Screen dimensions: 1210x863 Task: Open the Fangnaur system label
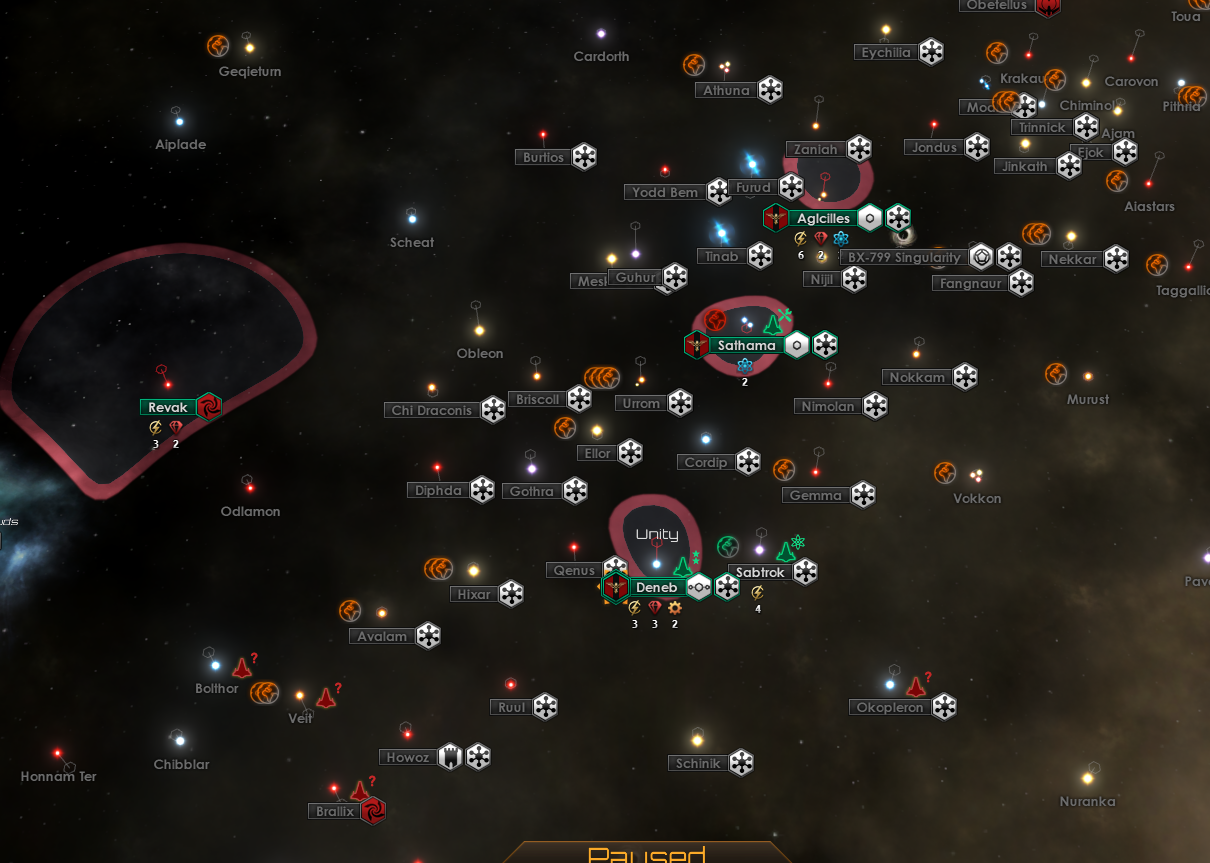coord(969,283)
